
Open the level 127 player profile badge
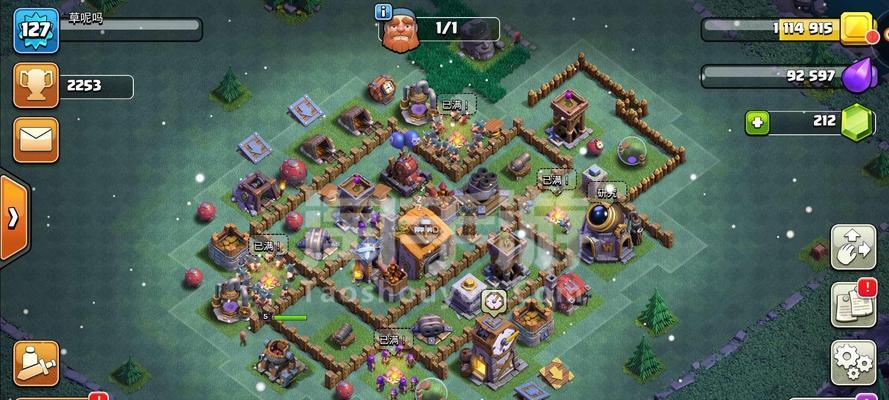pos(33,29)
